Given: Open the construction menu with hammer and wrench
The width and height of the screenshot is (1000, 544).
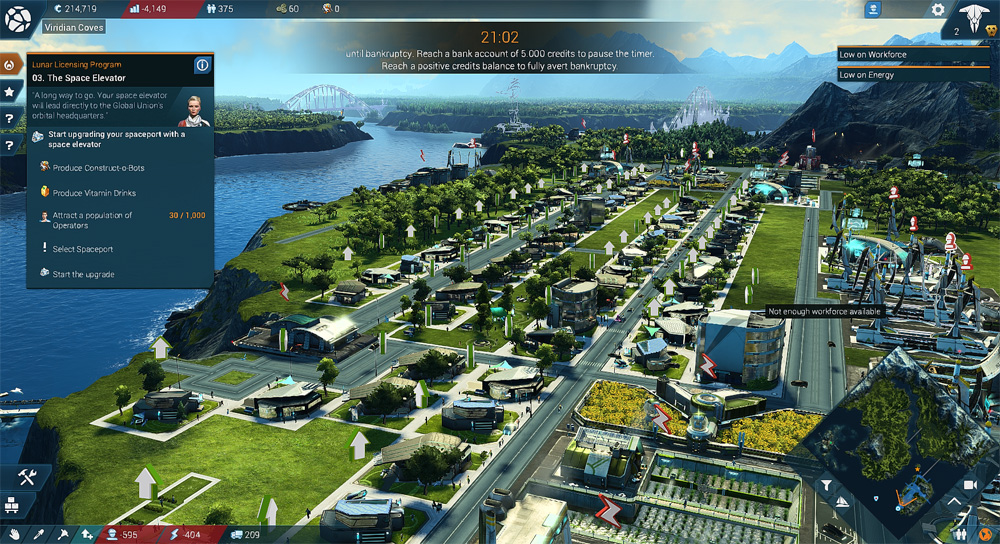Looking at the screenshot, I should coord(27,477).
